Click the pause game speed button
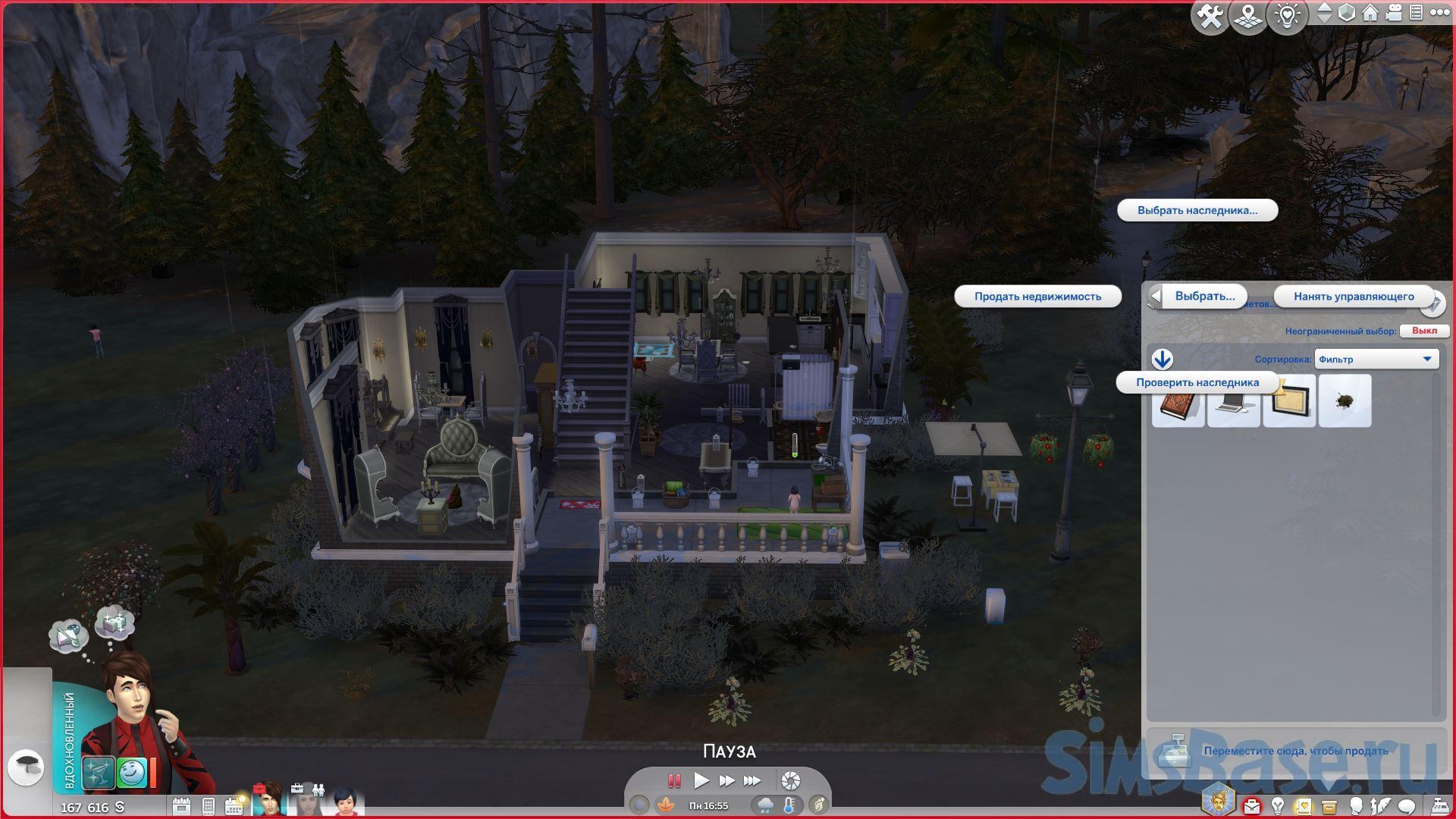 673,780
